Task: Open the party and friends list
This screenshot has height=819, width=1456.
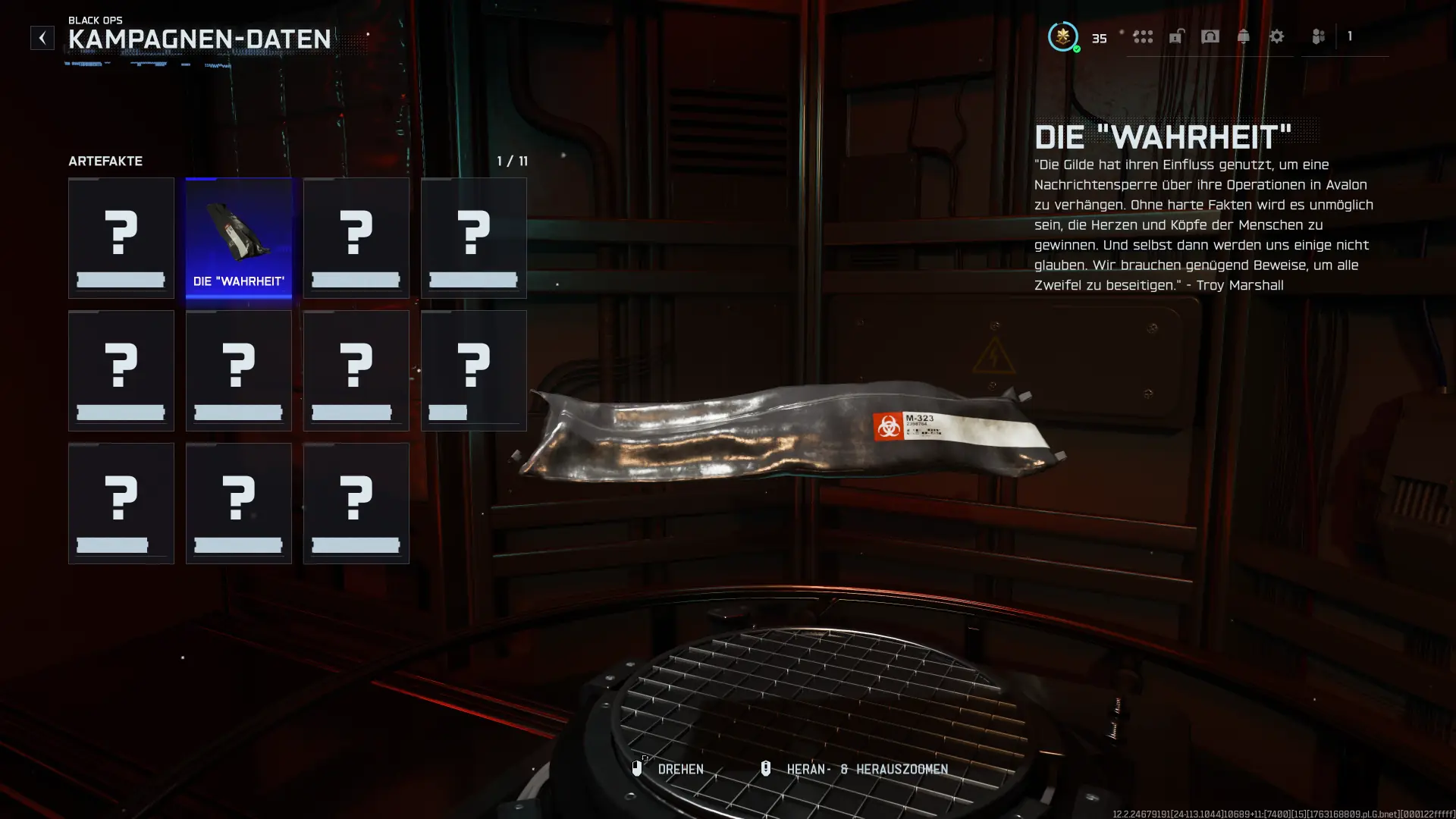Action: (x=1319, y=36)
